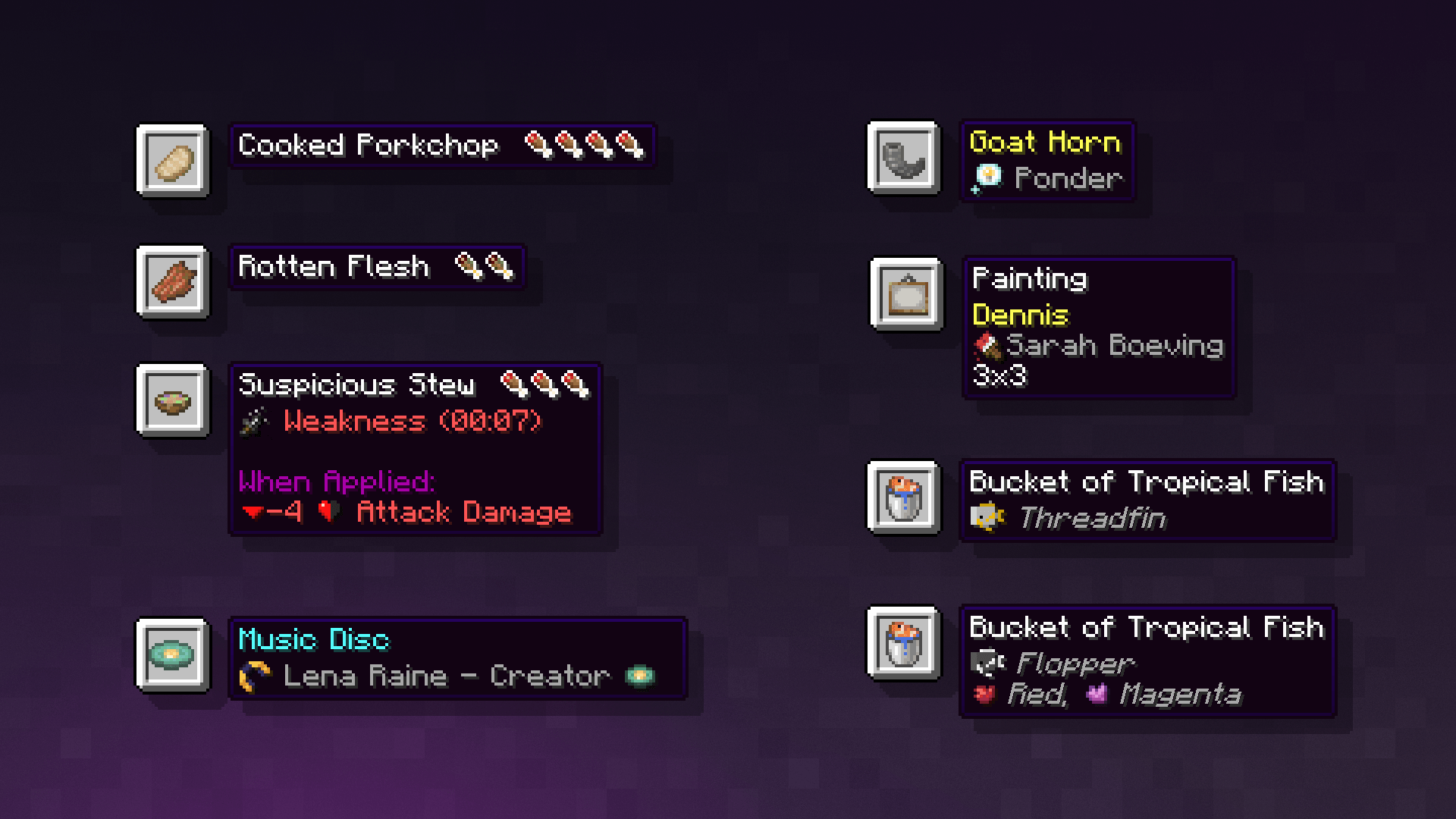1456x819 pixels.
Task: Select the Cooked Porkchop item icon
Action: tap(173, 162)
